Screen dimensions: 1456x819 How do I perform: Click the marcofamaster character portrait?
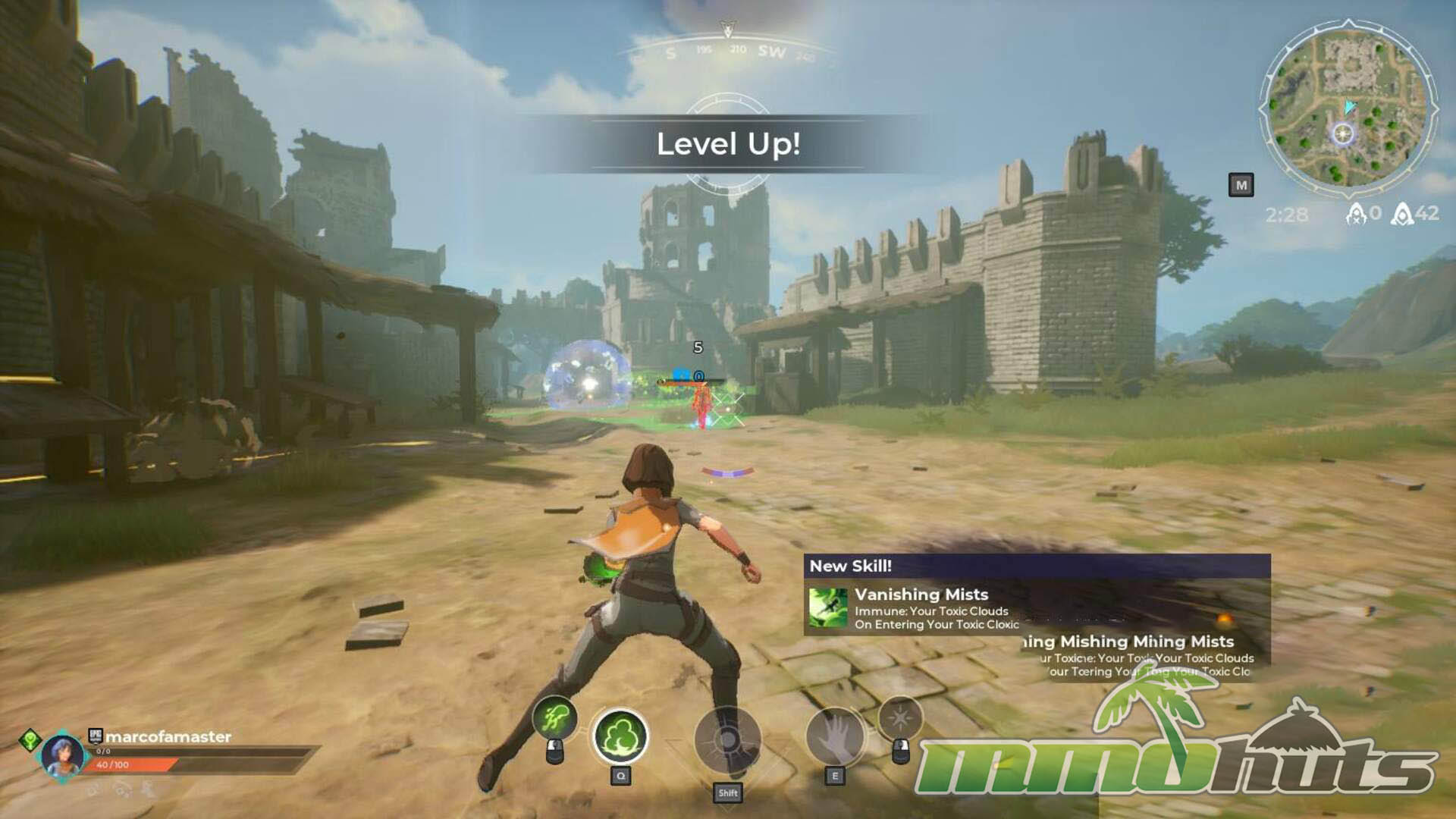[x=62, y=755]
